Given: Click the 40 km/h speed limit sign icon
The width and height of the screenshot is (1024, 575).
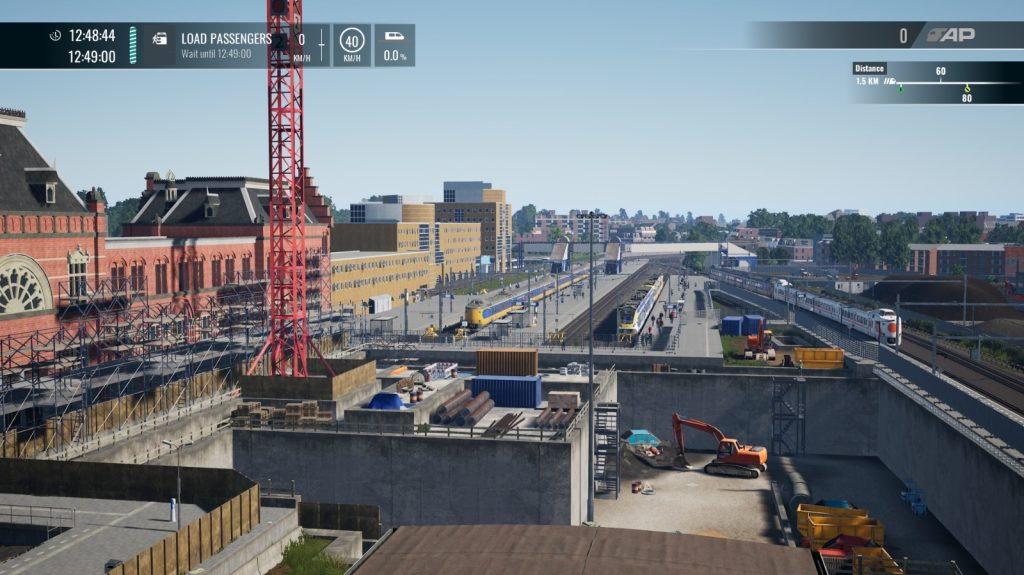Looking at the screenshot, I should pos(352,41).
